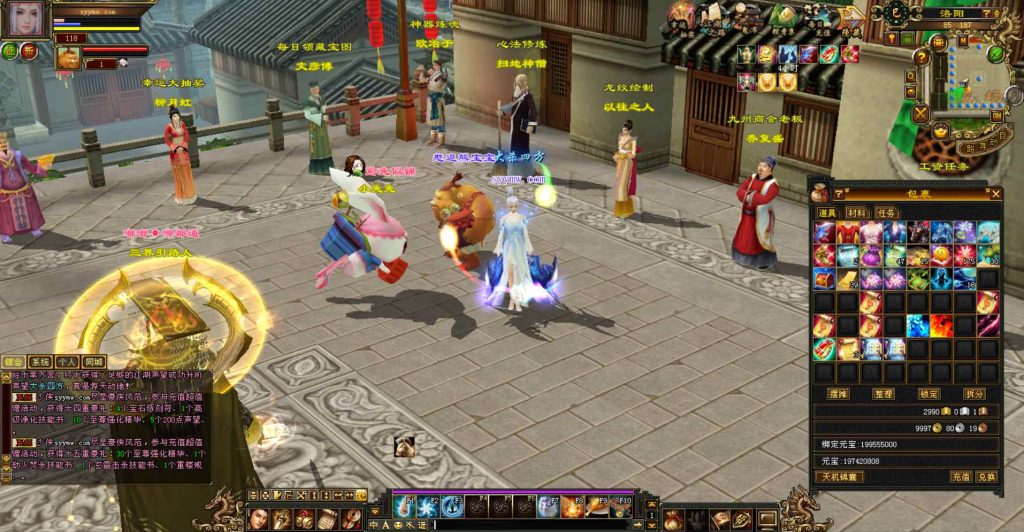Switch chat to the 系统 tab
1024x532 pixels.
40,362
